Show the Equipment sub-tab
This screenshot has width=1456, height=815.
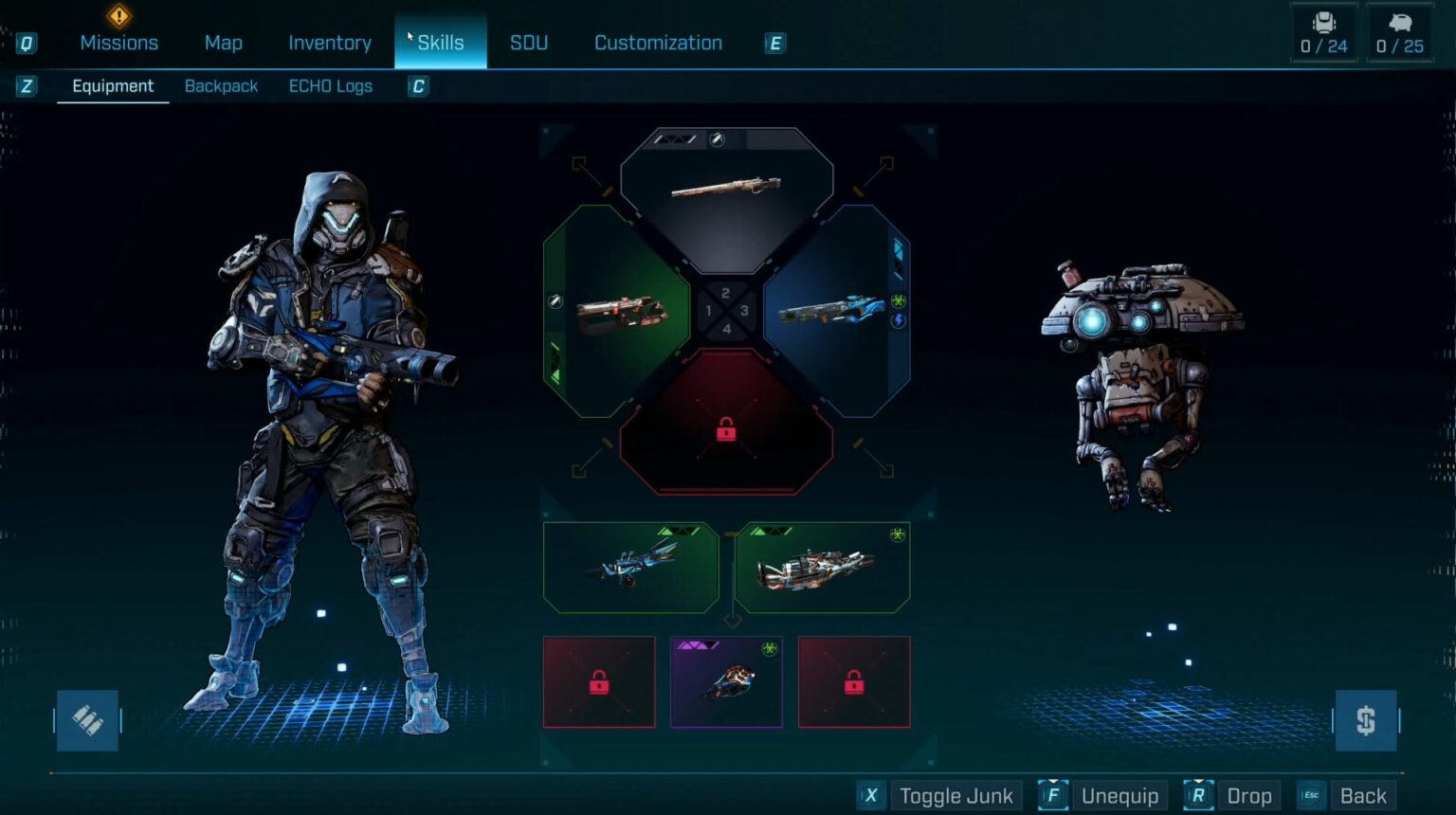click(113, 86)
